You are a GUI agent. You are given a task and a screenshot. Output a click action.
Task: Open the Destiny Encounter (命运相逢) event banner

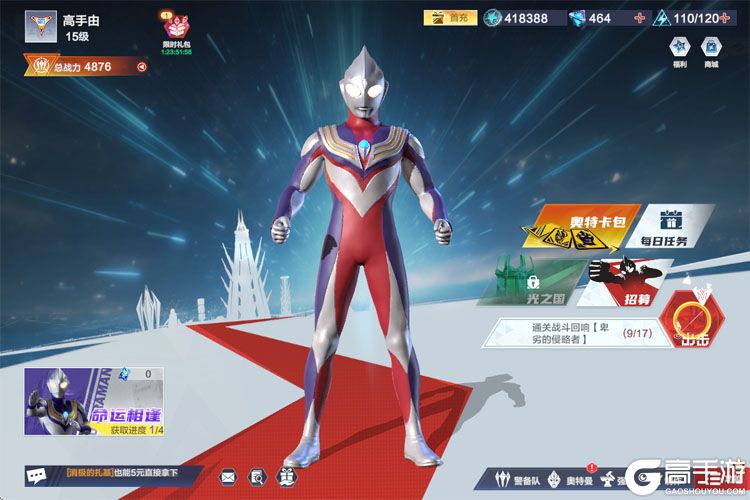(x=94, y=402)
